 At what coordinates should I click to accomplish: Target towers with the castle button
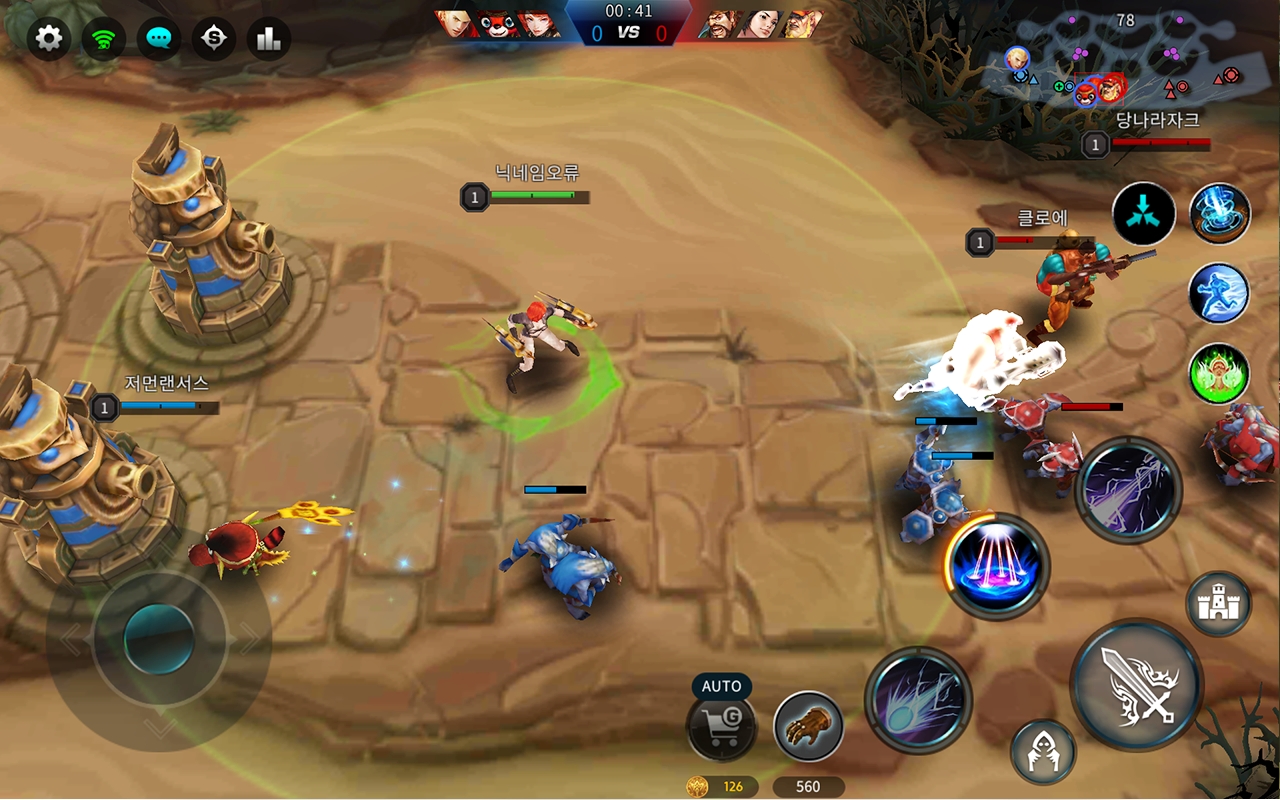click(x=1218, y=603)
